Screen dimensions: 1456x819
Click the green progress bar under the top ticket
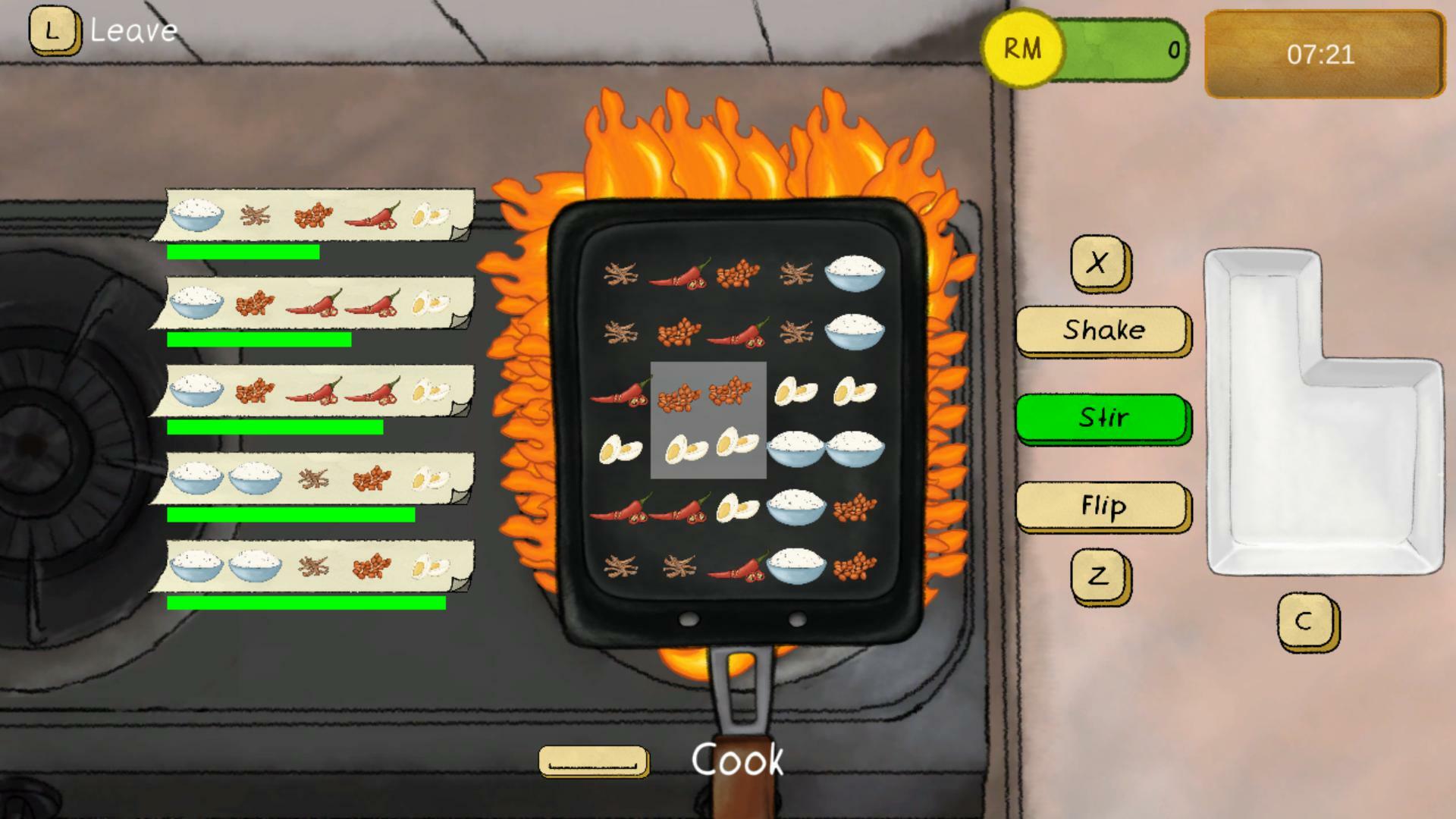[x=243, y=251]
